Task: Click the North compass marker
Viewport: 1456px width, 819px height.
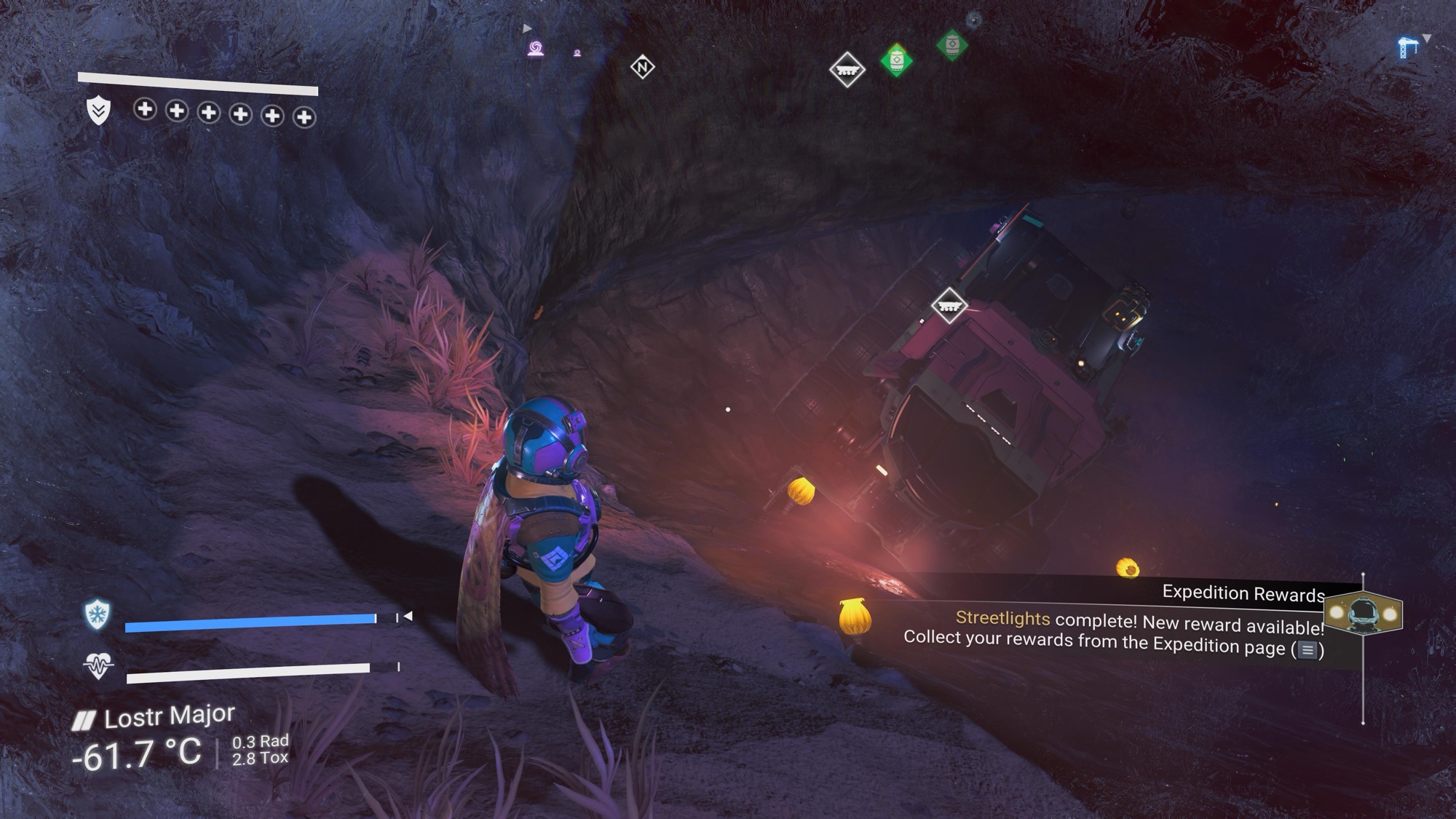Action: pos(642,68)
